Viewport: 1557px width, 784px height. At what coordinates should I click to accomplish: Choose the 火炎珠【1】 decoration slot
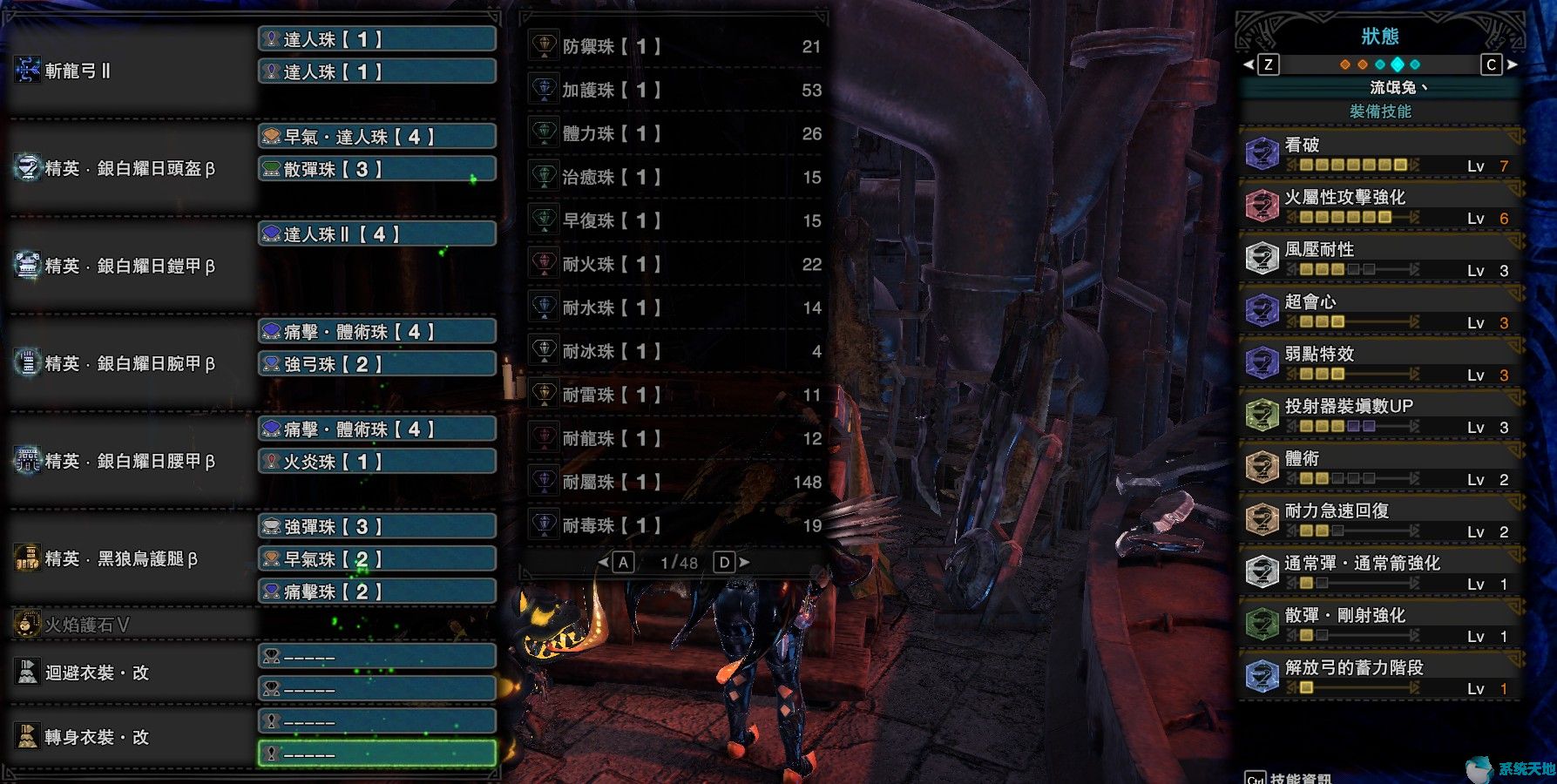coord(376,462)
